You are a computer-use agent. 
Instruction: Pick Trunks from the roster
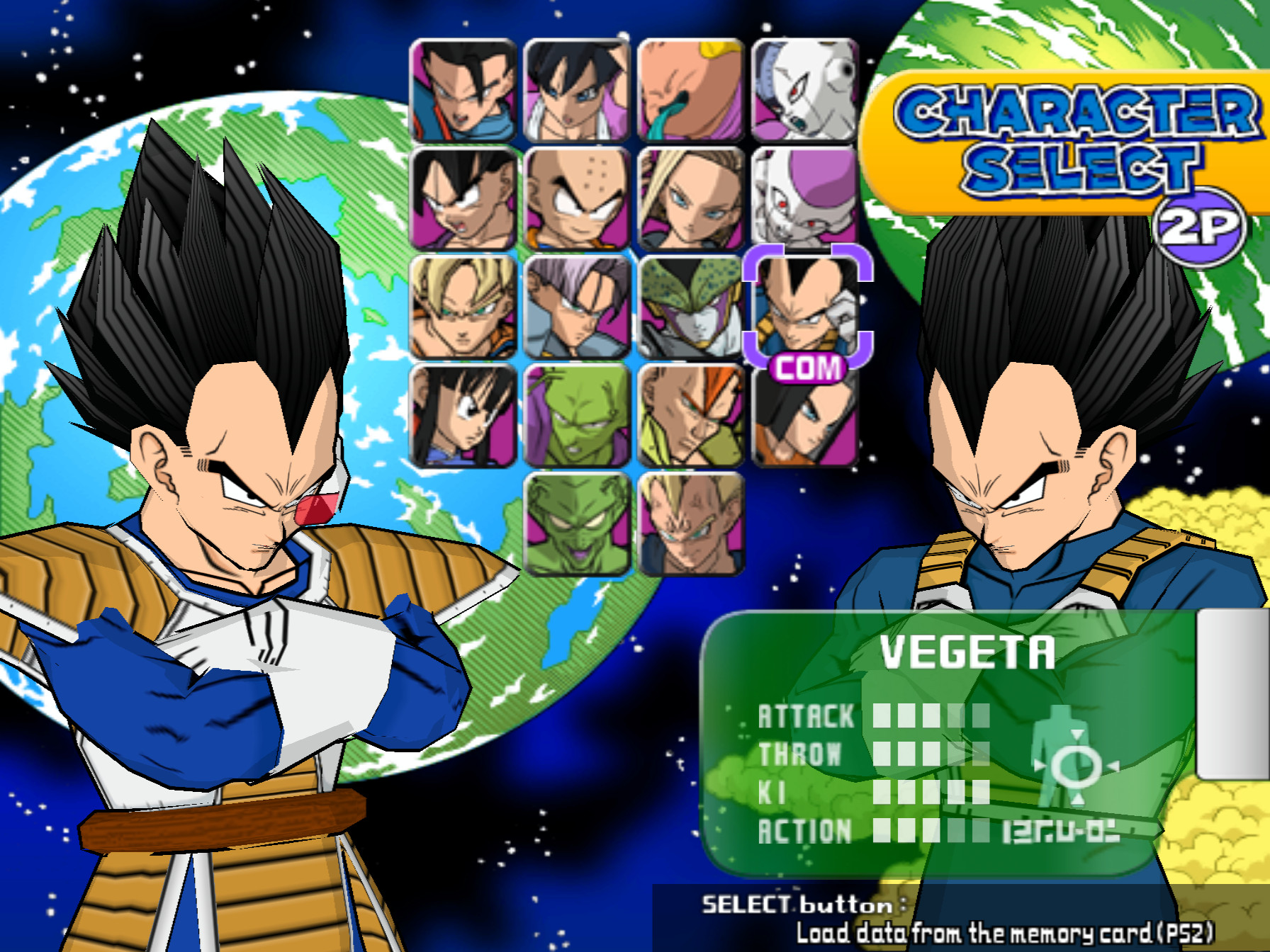(x=573, y=312)
